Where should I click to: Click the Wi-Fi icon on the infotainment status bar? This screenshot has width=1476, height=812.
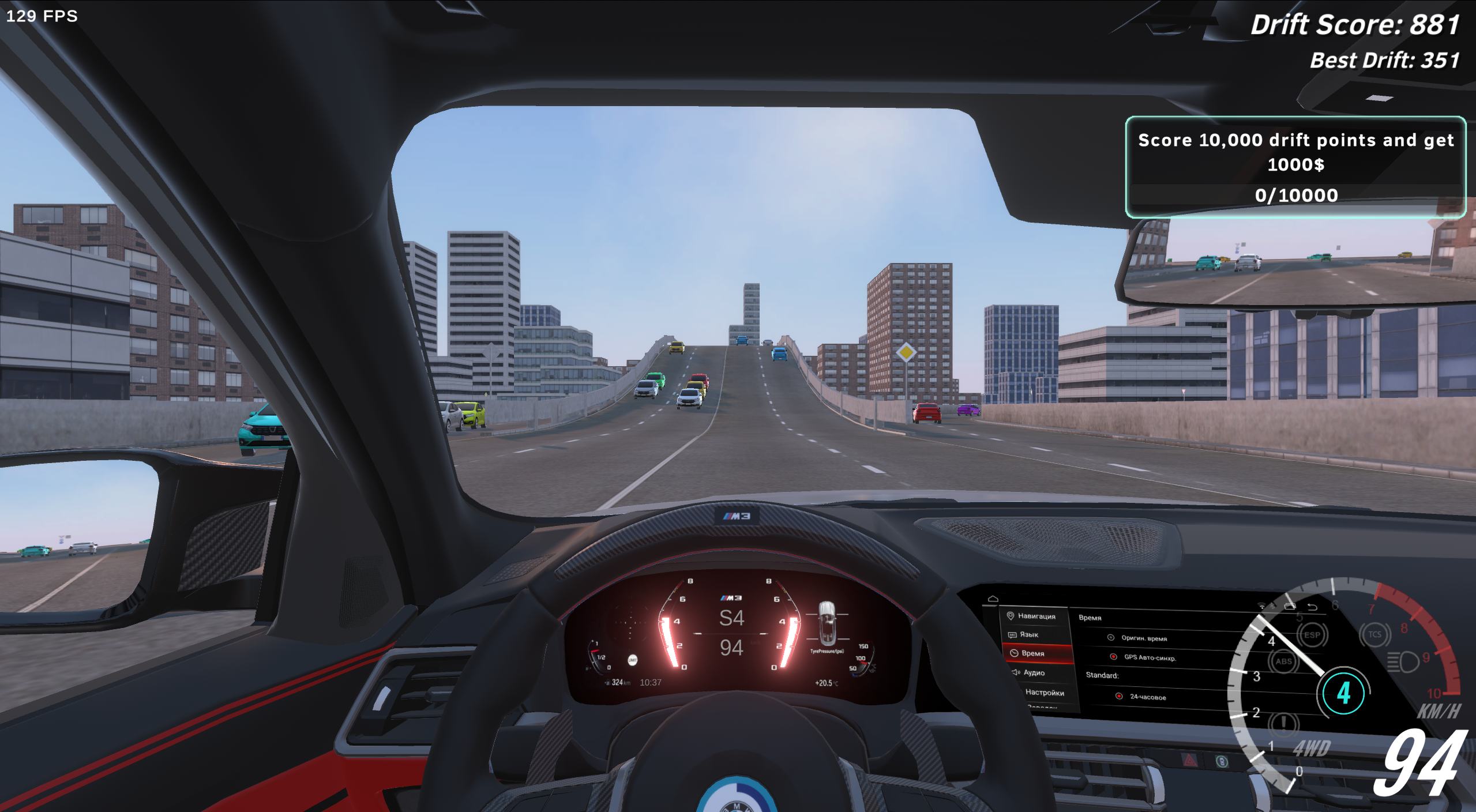pos(1261,606)
